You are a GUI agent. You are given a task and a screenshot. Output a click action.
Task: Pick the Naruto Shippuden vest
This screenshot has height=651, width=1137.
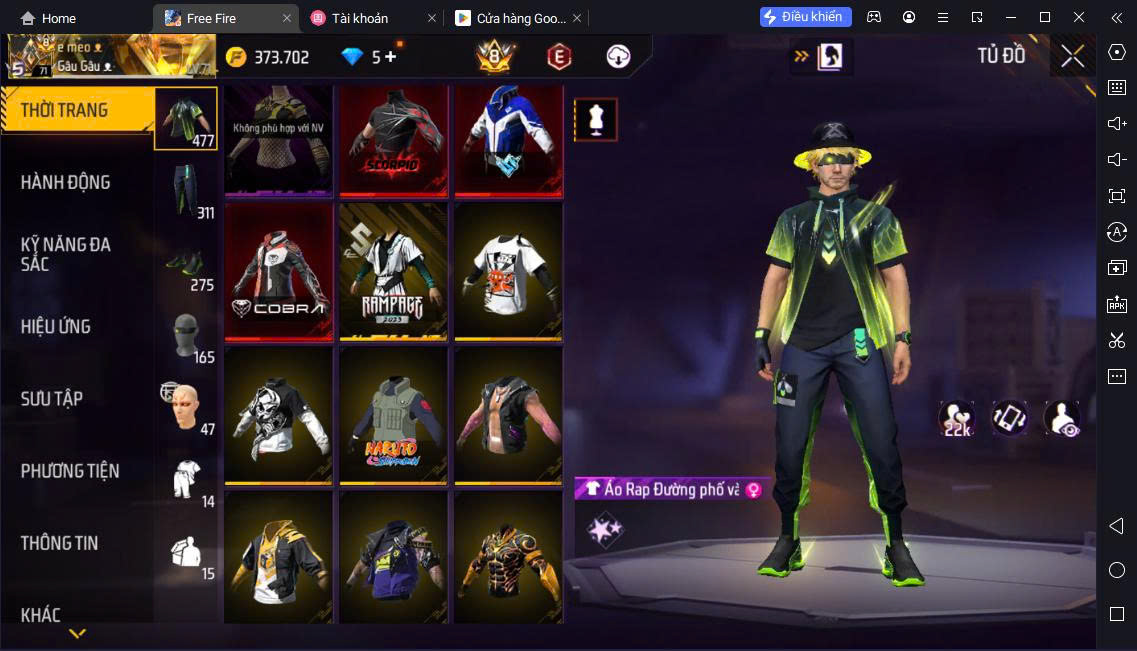pos(393,415)
